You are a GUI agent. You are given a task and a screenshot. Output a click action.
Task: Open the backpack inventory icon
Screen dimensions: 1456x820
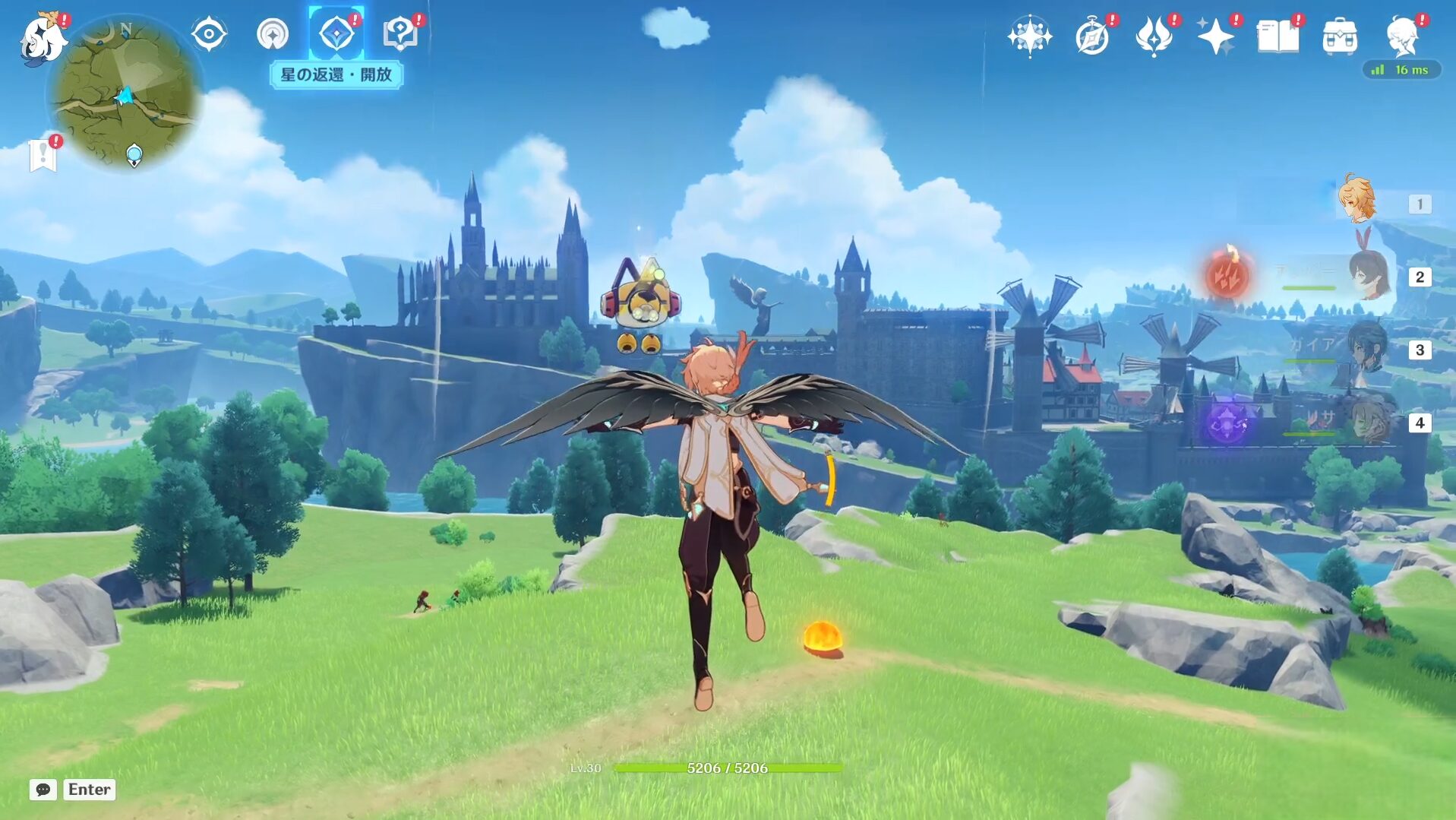click(1340, 36)
